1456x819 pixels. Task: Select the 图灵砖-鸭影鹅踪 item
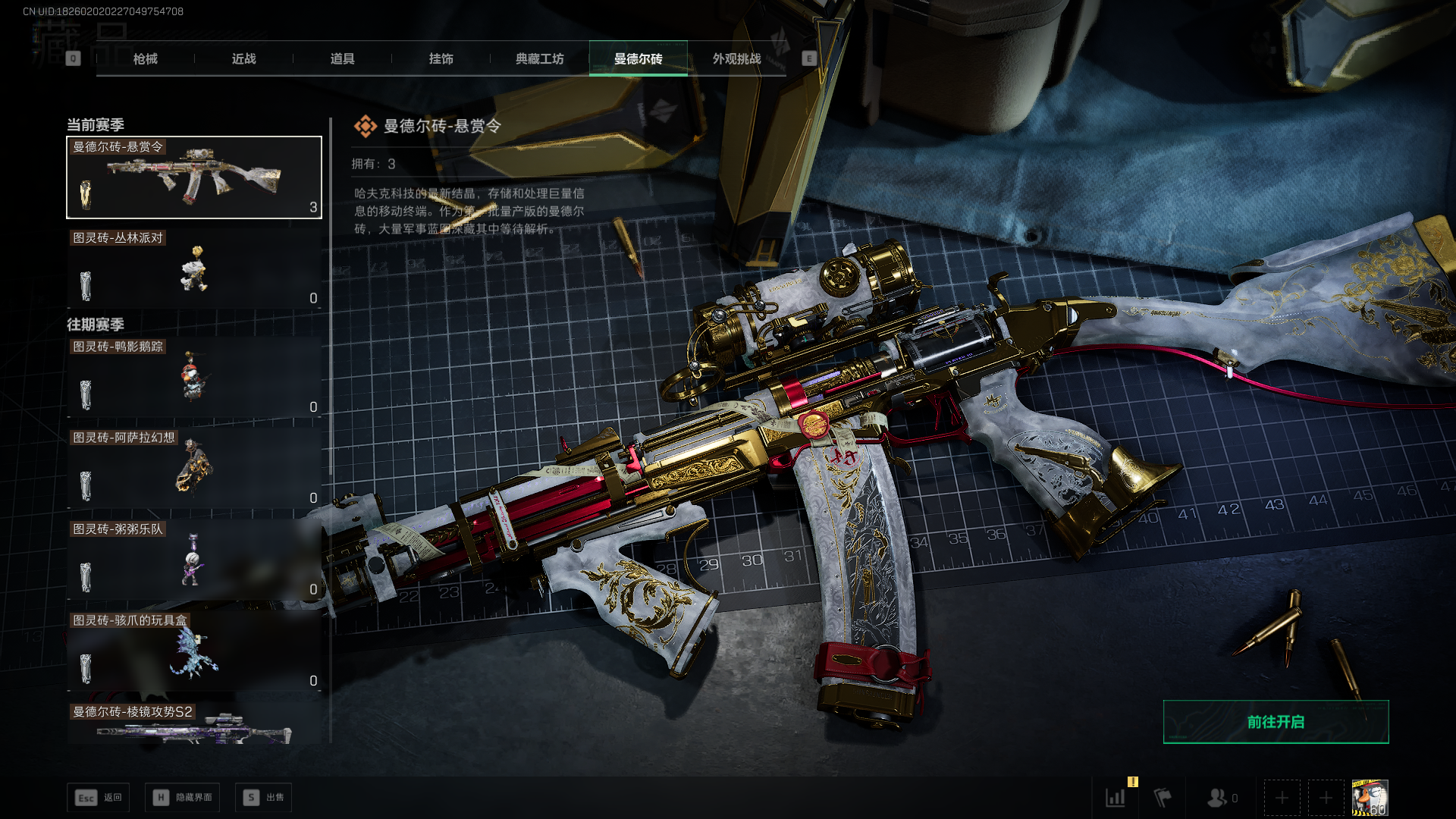pyautogui.click(x=194, y=378)
